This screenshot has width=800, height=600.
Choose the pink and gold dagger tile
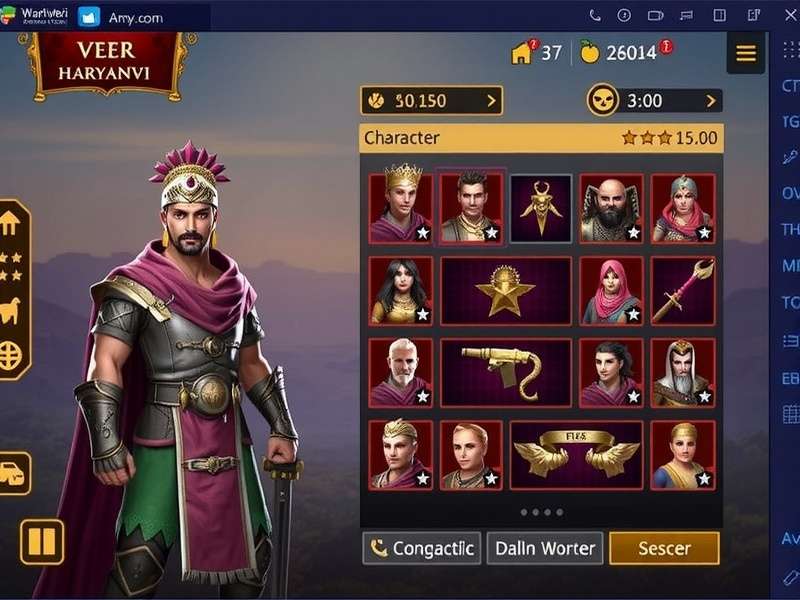click(683, 291)
